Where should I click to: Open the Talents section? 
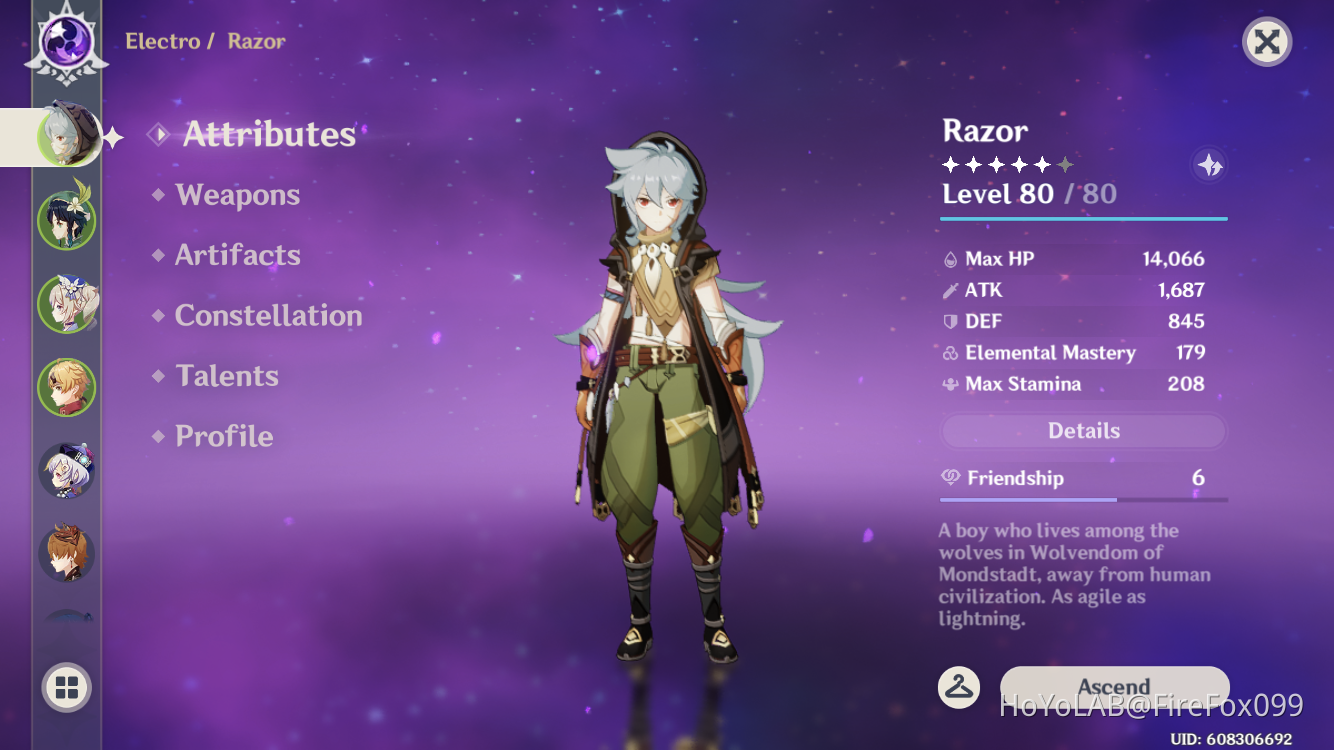coord(226,376)
